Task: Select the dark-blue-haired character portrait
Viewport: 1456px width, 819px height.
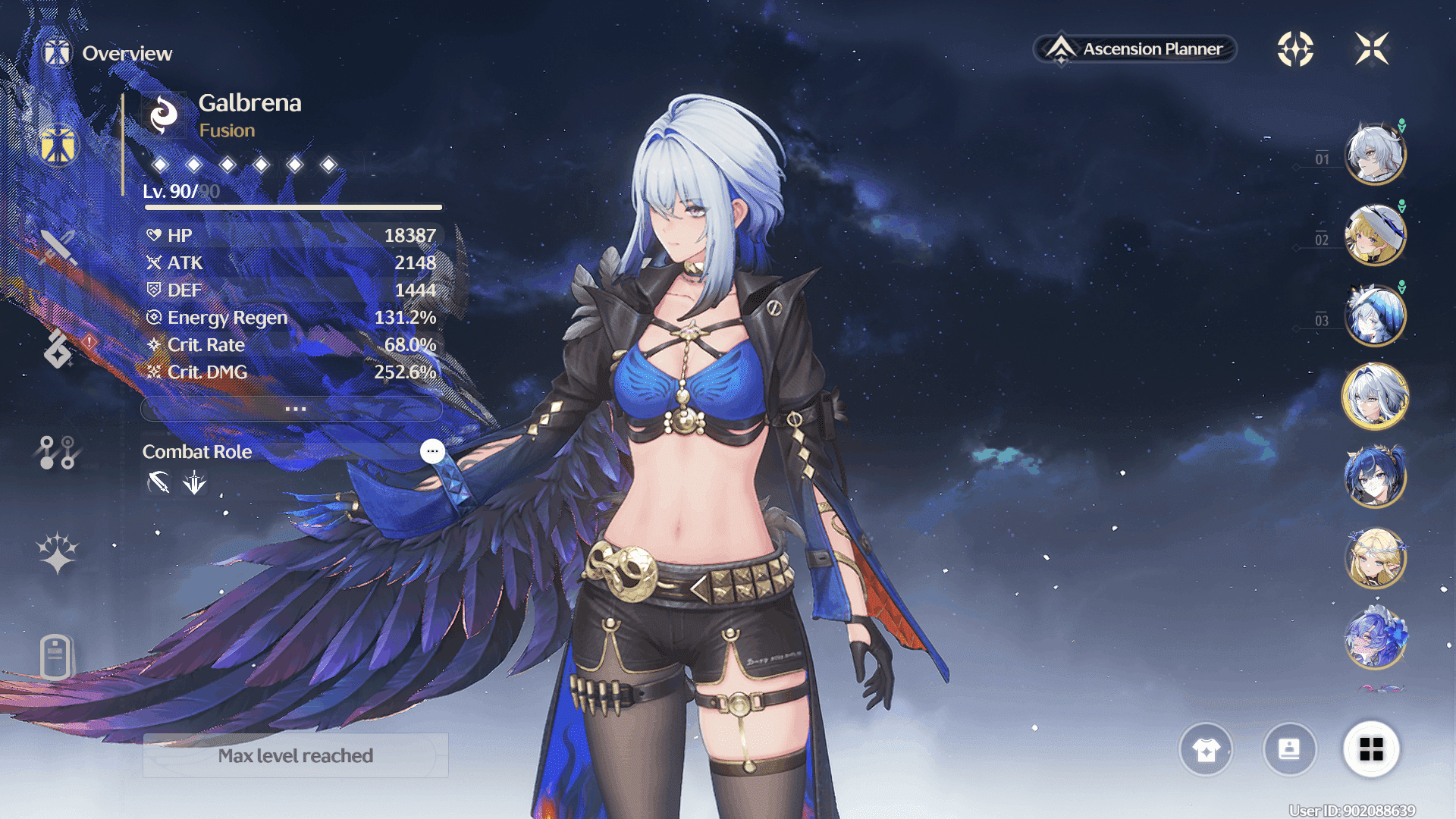Action: pyautogui.click(x=1375, y=477)
